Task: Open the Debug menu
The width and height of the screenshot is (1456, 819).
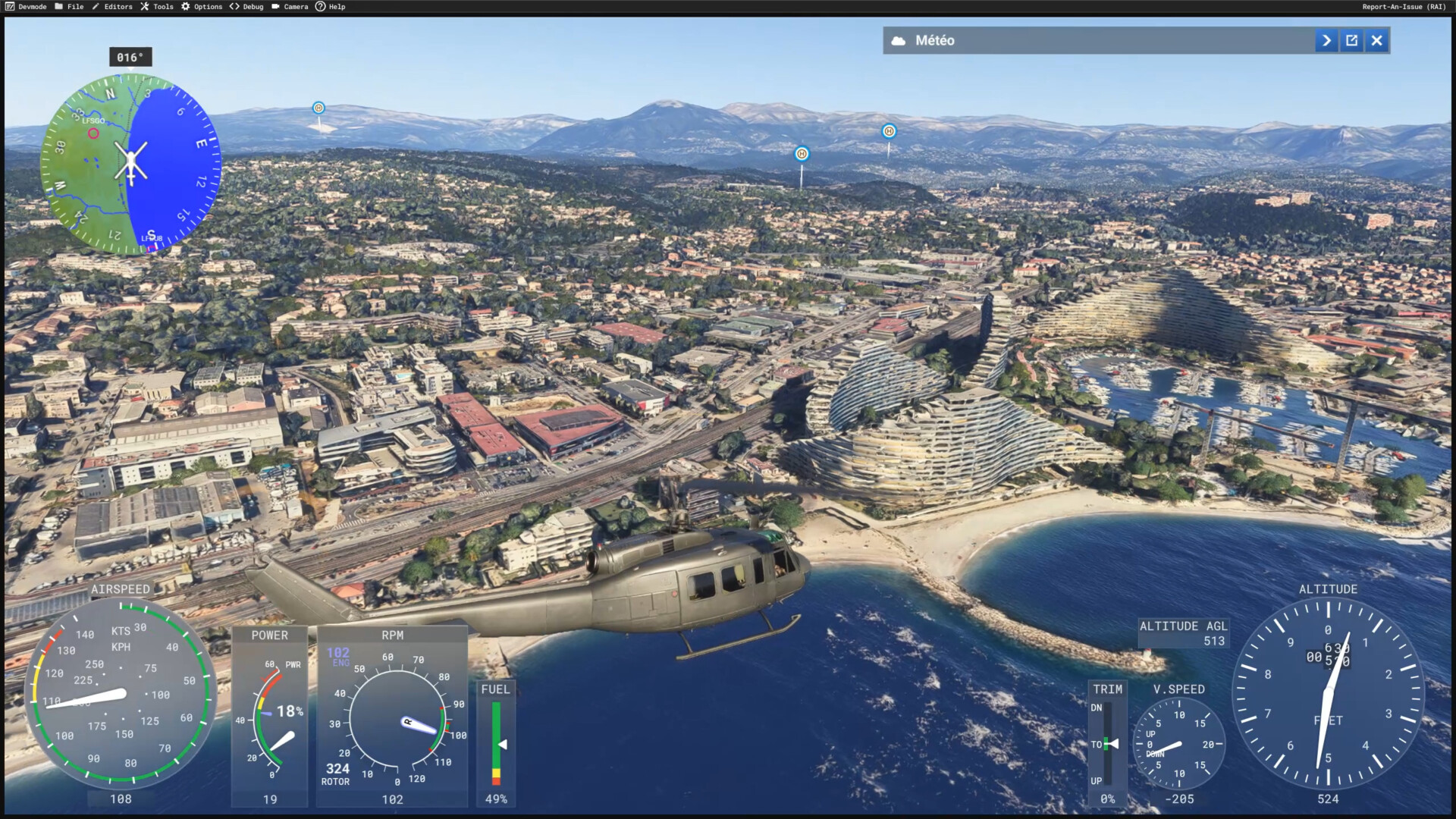Action: coord(246,7)
